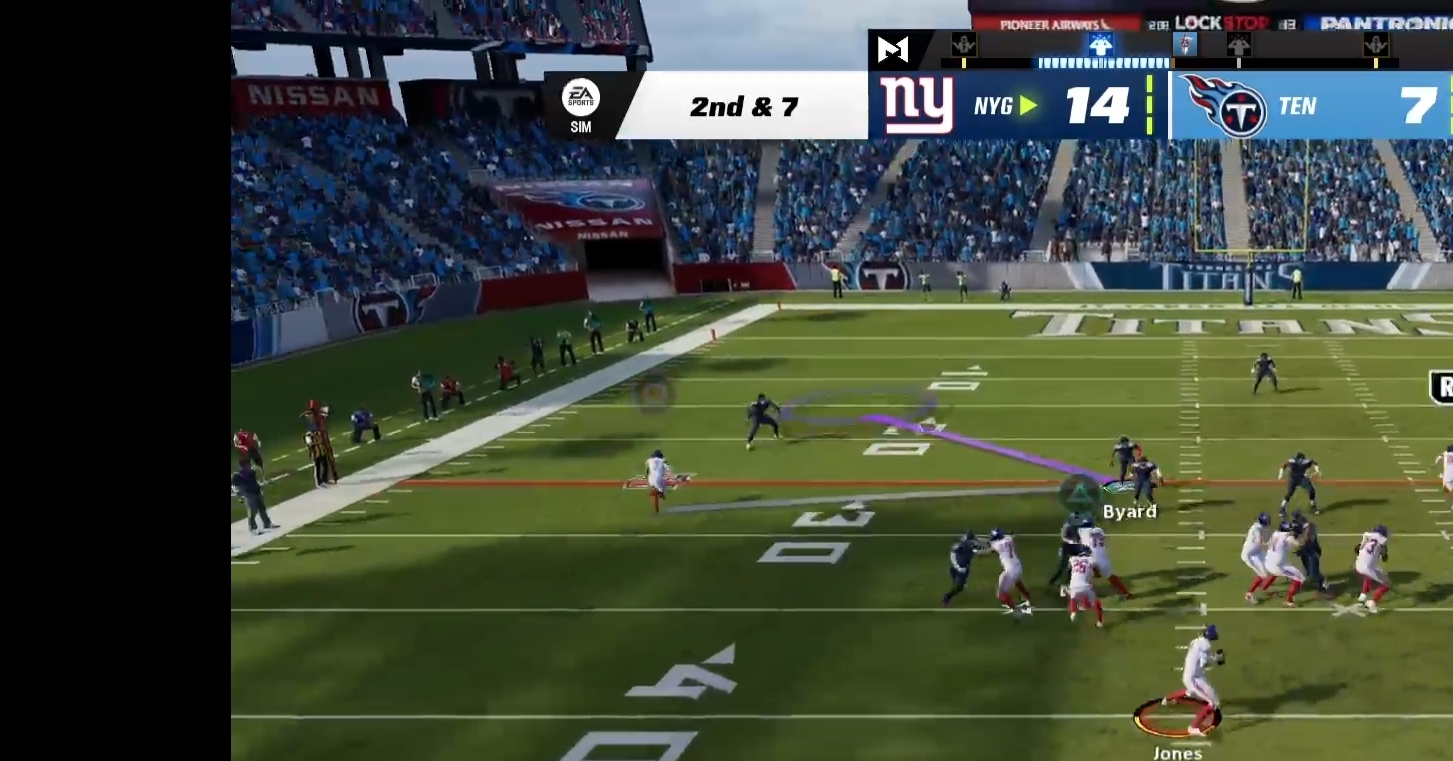
Task: Select the rightmost X-Factor icon on meter
Action: tap(1378, 45)
